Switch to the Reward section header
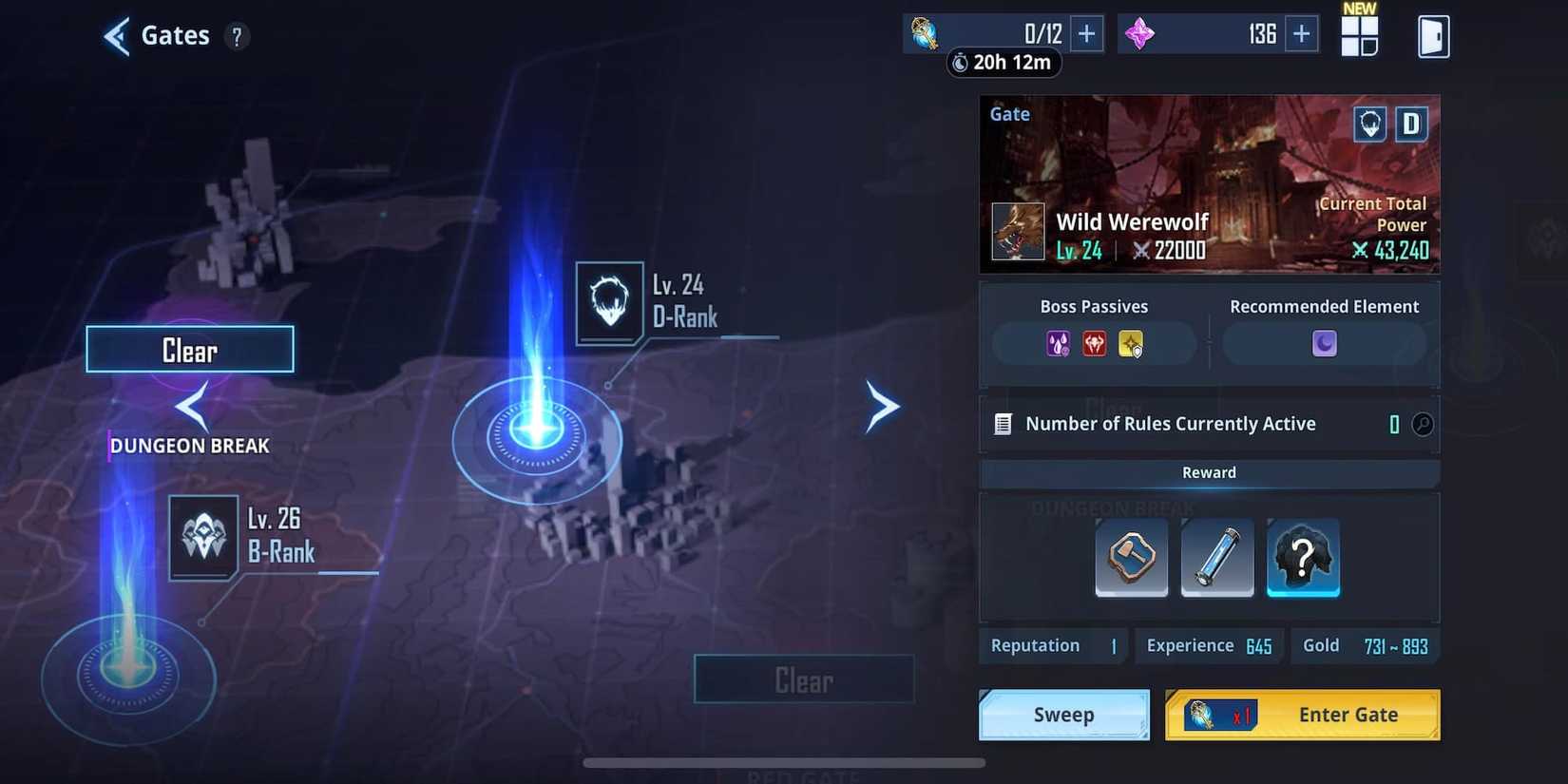 [x=1208, y=472]
